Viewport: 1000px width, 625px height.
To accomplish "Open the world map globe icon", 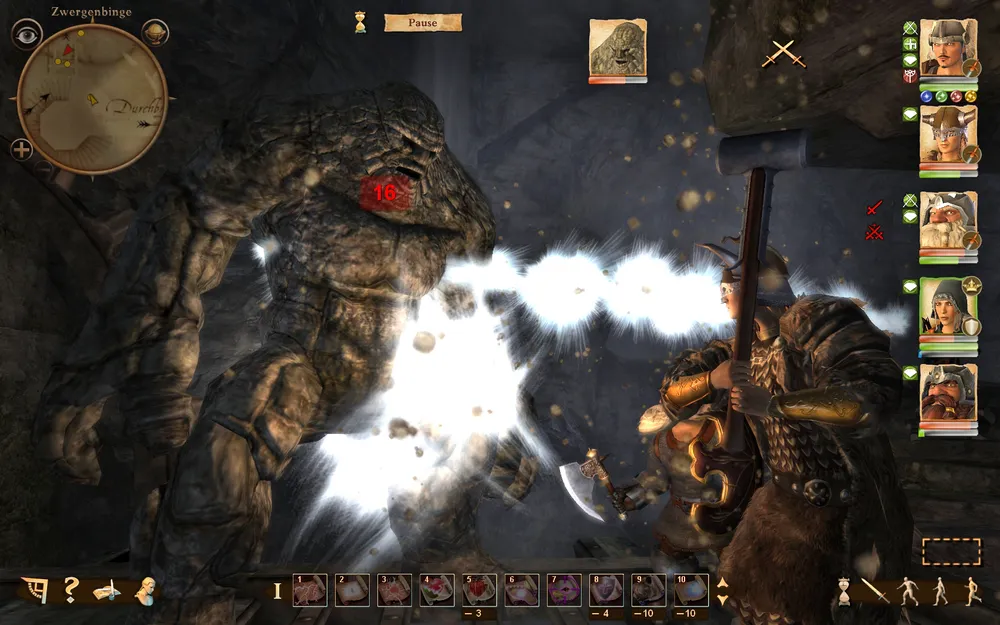I will pos(157,34).
